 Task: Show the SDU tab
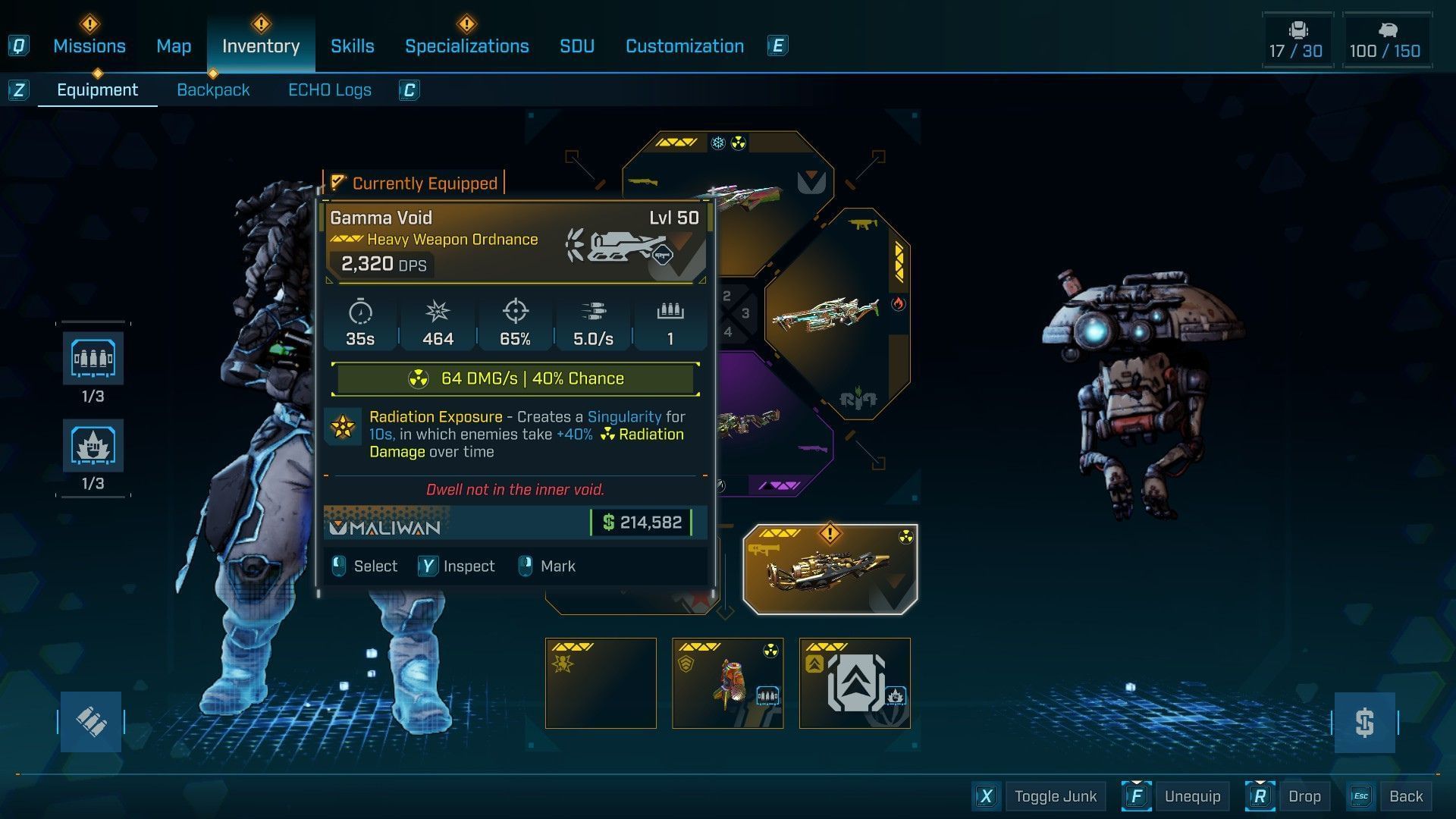[x=576, y=46]
